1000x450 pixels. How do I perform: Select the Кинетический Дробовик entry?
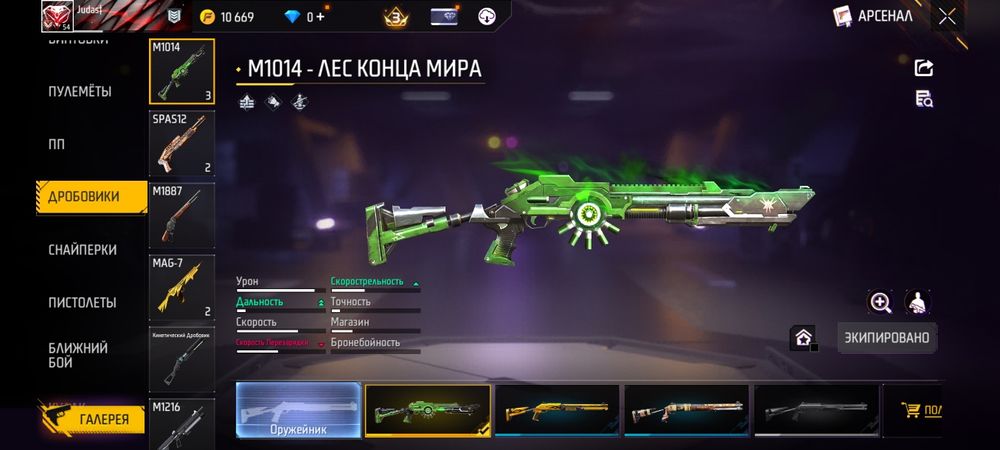click(x=182, y=358)
